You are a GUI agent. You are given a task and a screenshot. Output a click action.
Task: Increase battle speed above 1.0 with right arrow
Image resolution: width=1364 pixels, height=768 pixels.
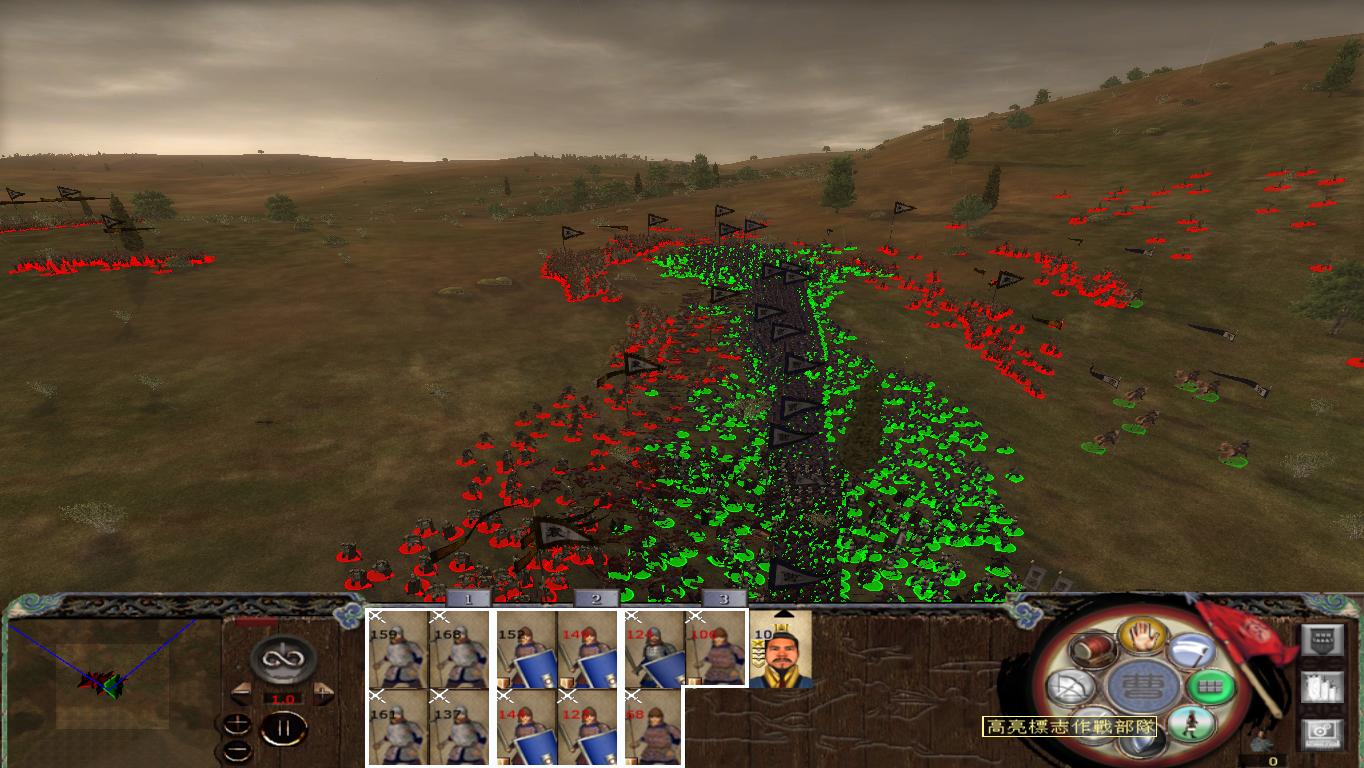pyautogui.click(x=322, y=692)
